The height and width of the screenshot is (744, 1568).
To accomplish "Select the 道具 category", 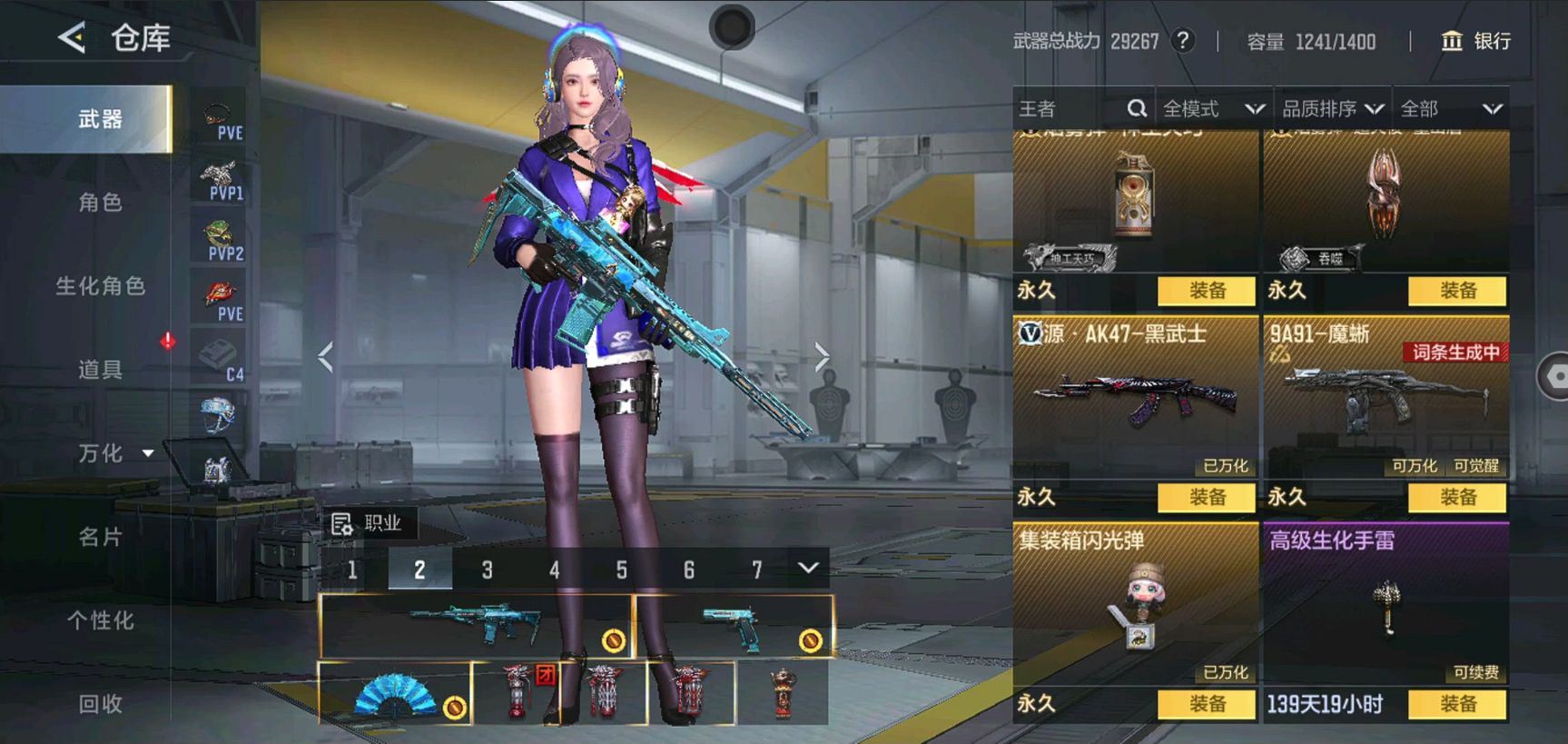I will pos(100,370).
